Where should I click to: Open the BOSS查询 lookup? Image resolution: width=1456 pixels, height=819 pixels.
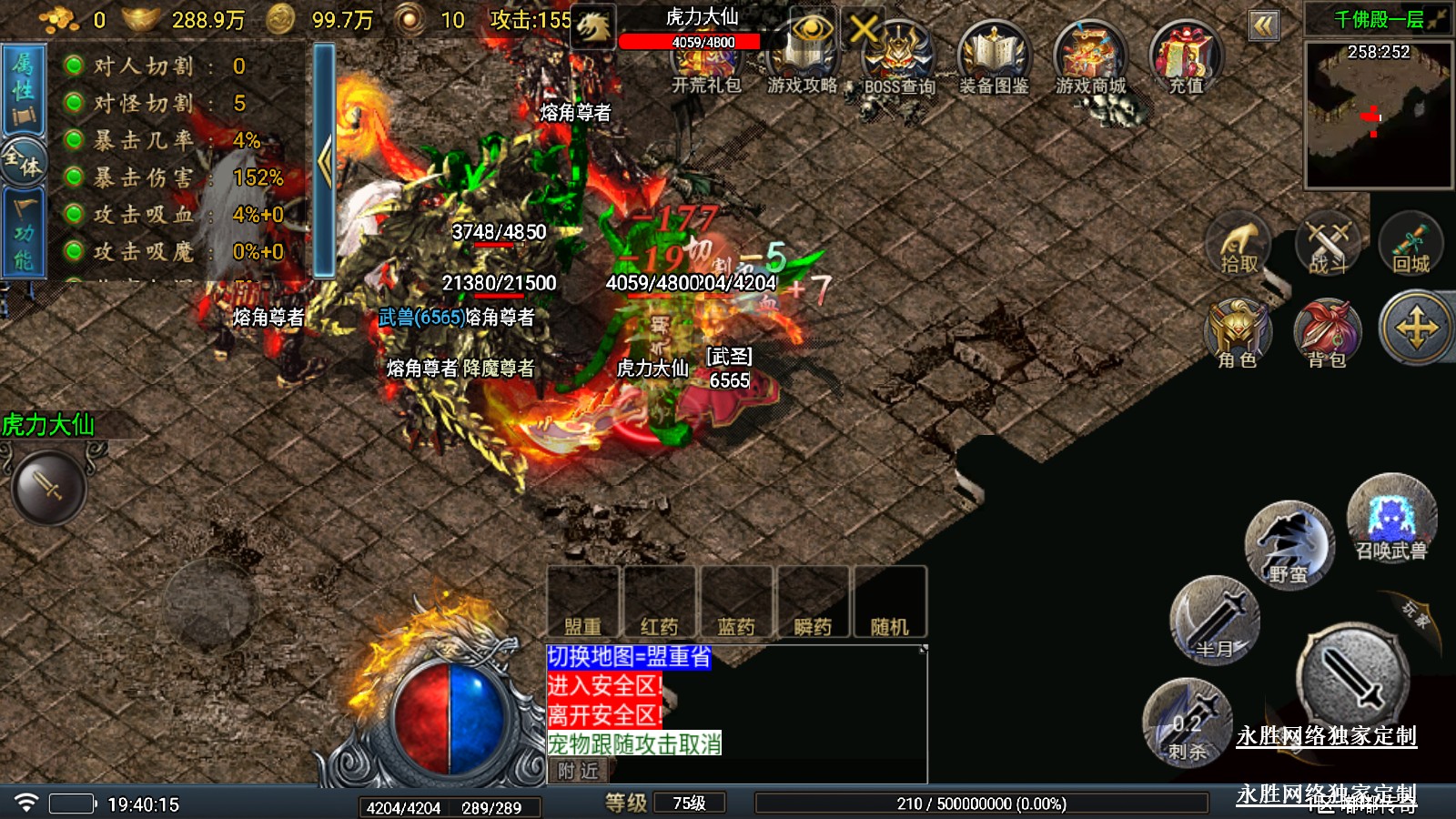point(899,58)
